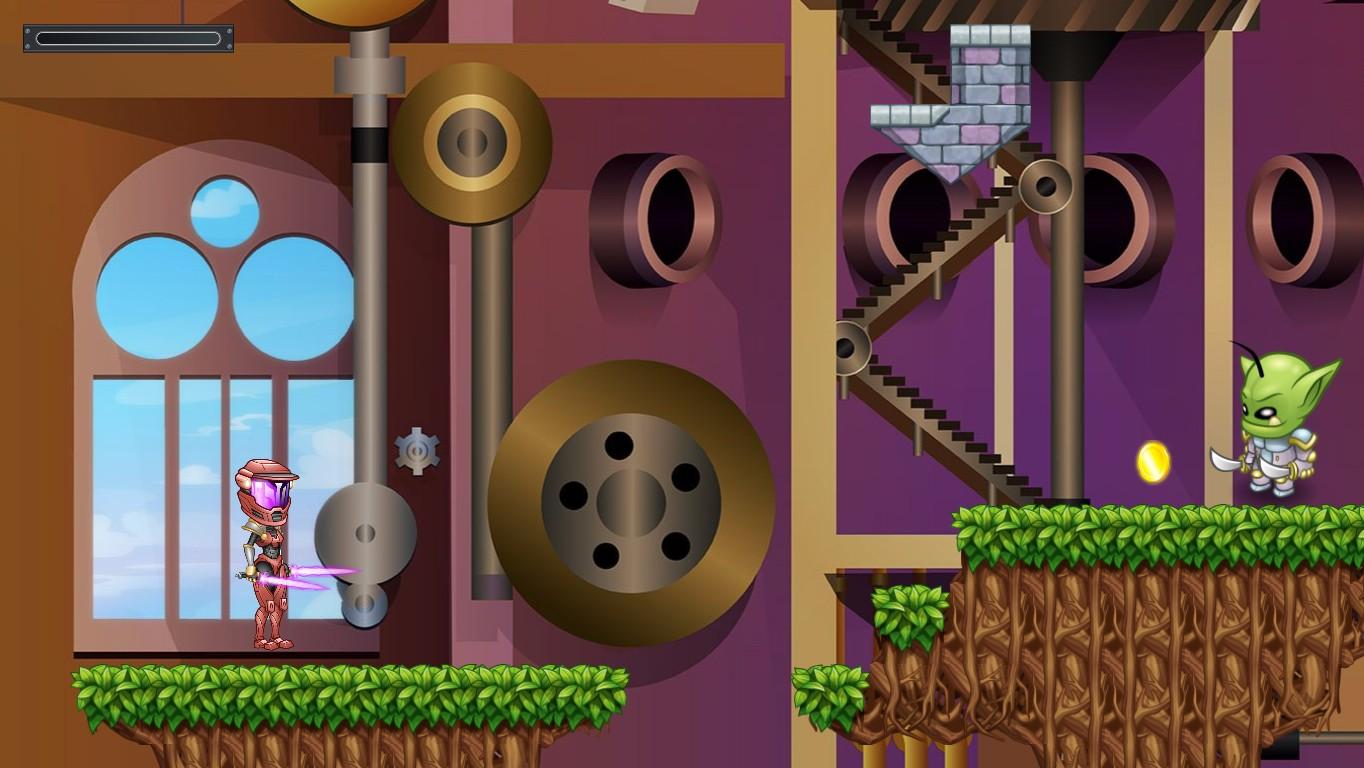This screenshot has width=1364, height=768.
Task: Click the large brass flywheel with holes
Action: 630,500
